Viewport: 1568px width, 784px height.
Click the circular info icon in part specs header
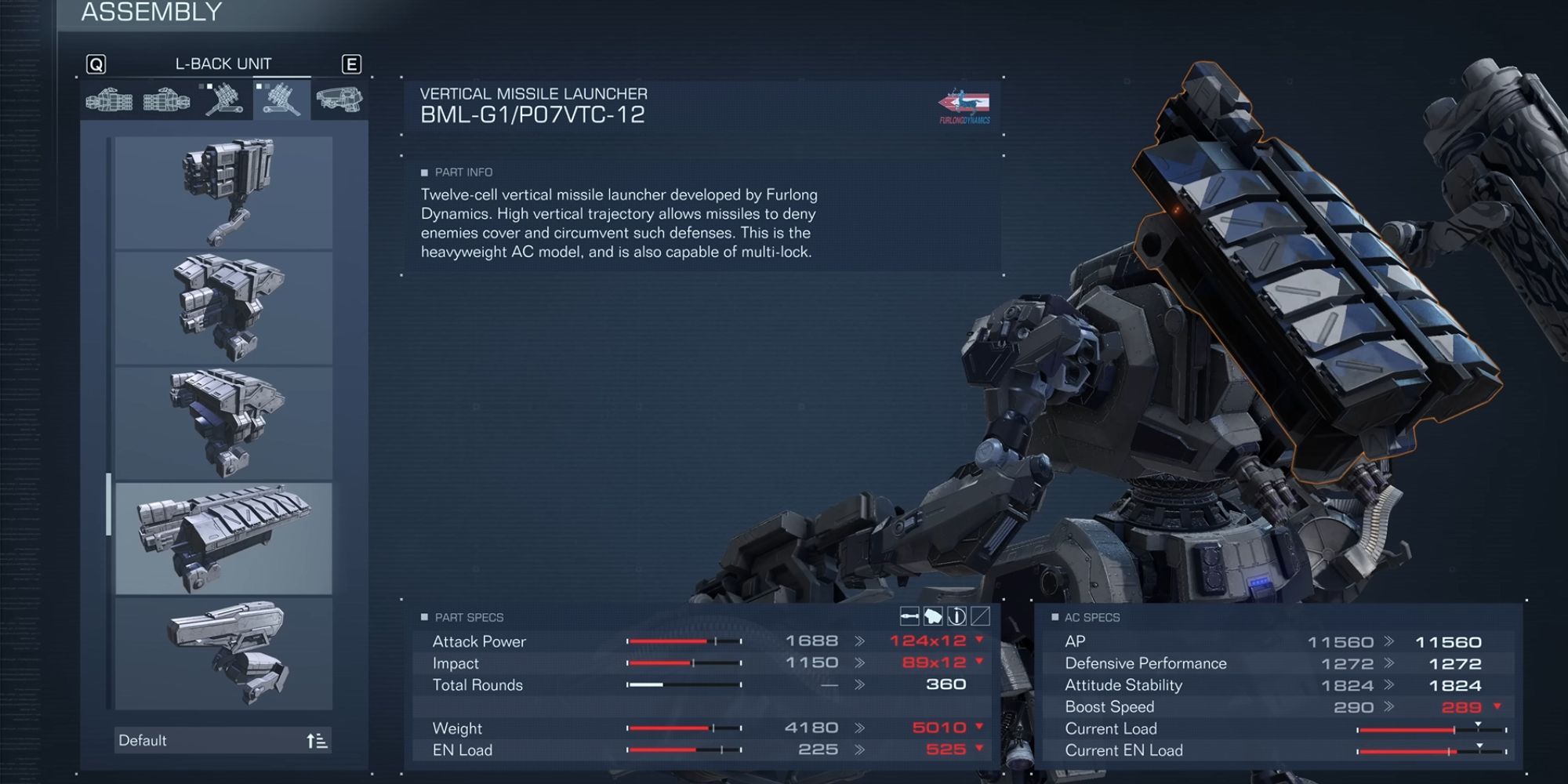(957, 616)
